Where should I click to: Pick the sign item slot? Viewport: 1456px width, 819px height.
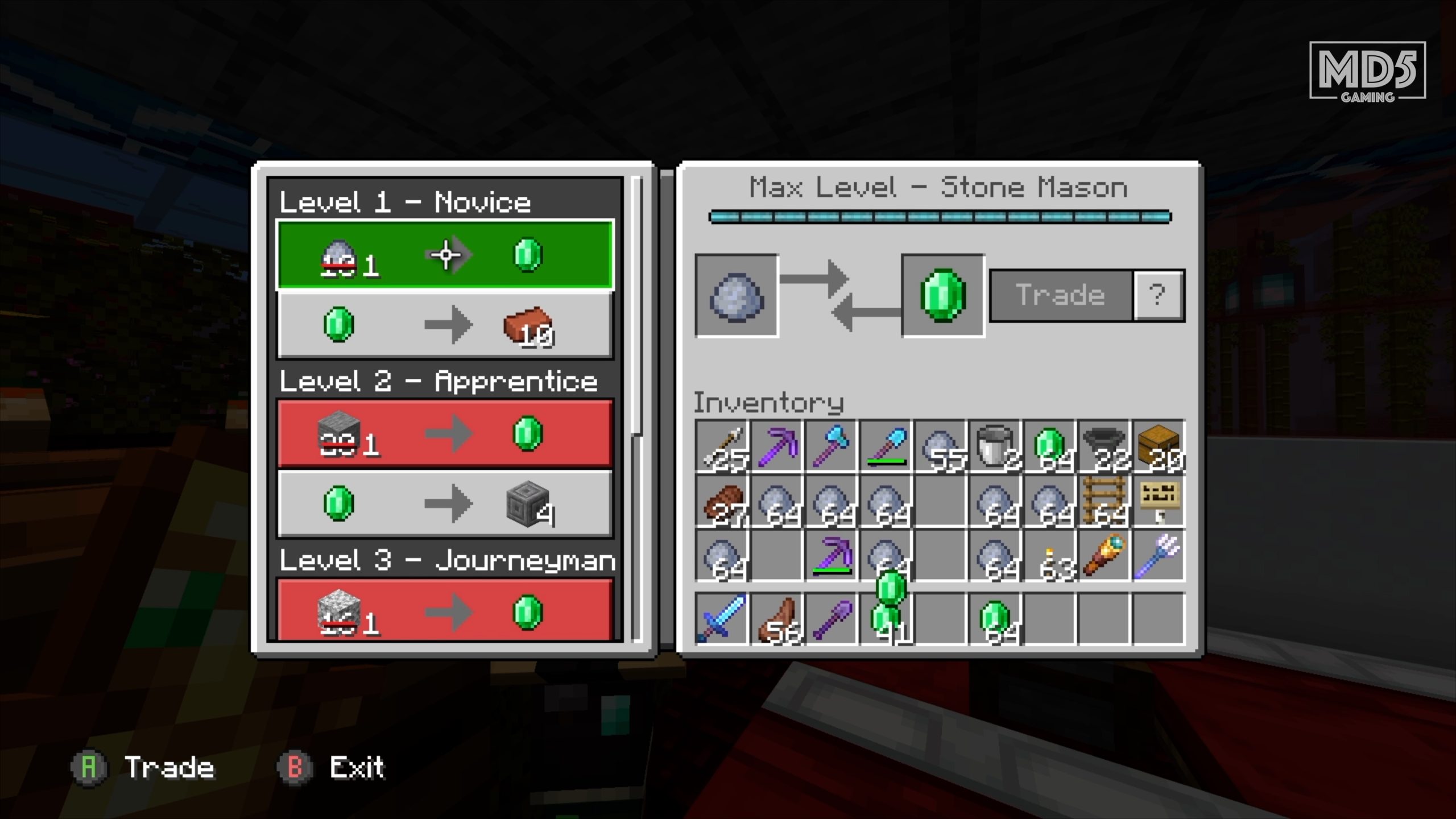coord(1159,502)
